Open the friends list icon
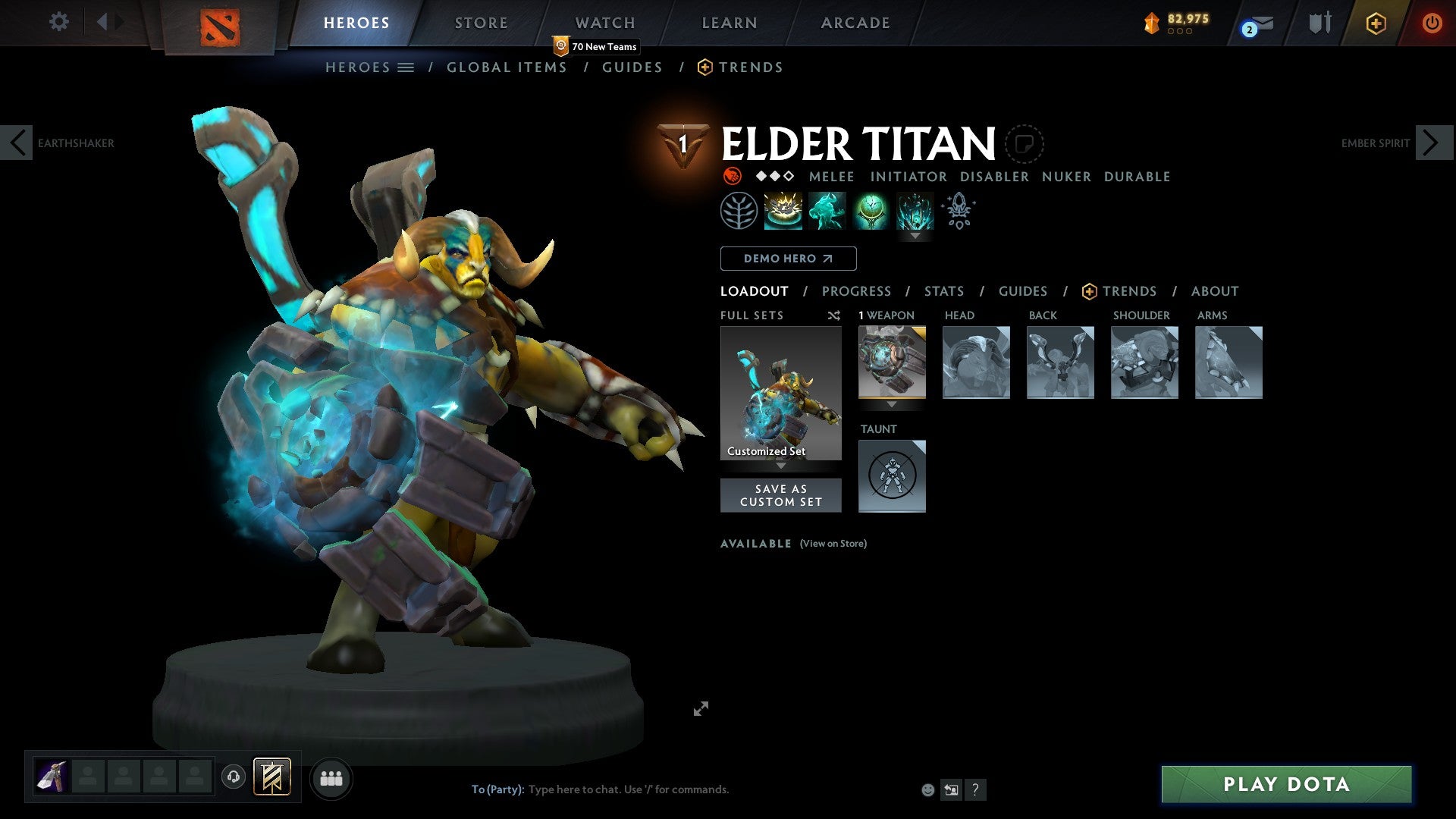 pos(331,777)
